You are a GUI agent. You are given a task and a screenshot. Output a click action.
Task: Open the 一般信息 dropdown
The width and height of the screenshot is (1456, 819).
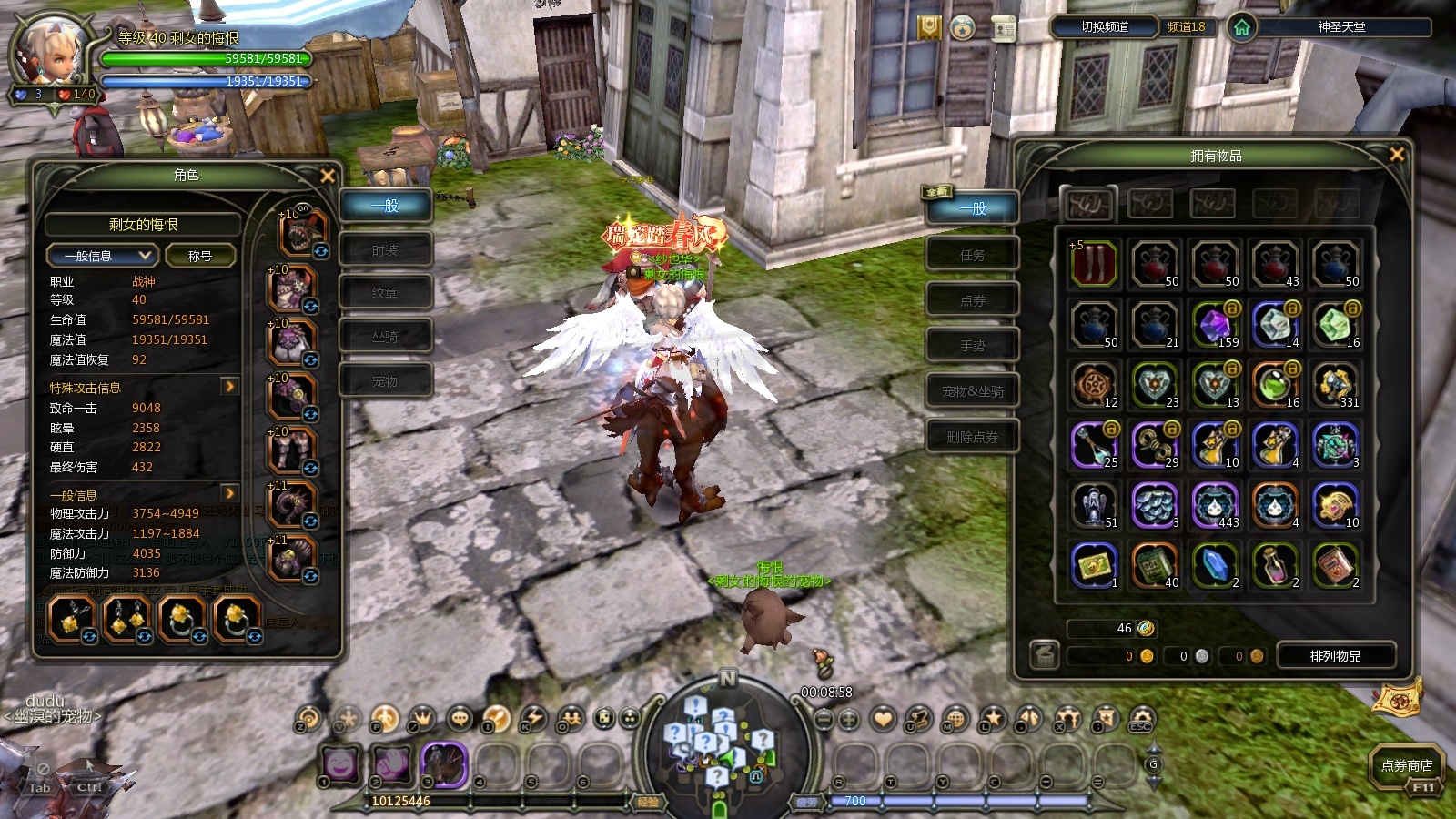coord(101,256)
